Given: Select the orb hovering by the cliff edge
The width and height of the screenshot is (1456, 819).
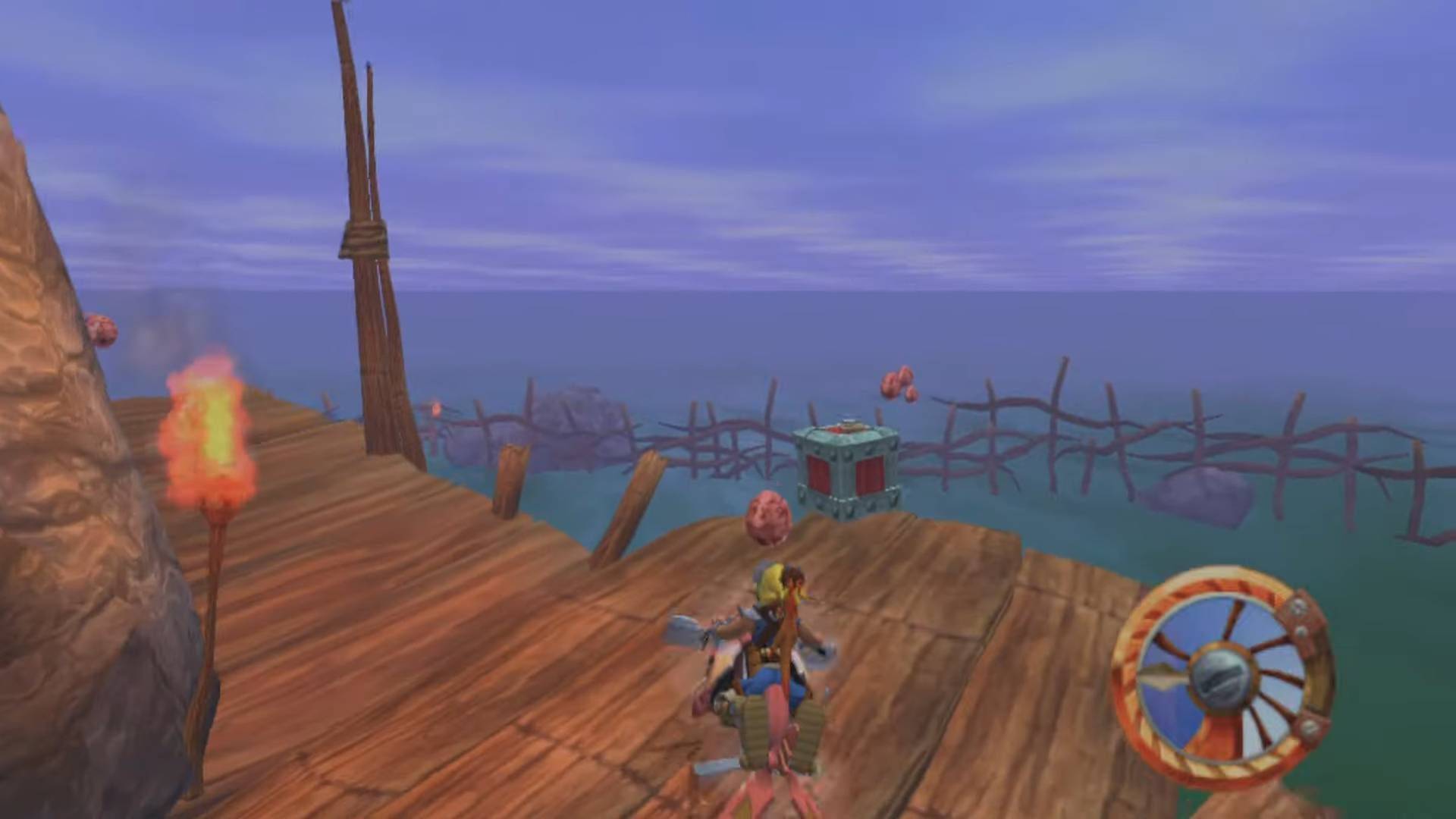Looking at the screenshot, I should tap(102, 330).
